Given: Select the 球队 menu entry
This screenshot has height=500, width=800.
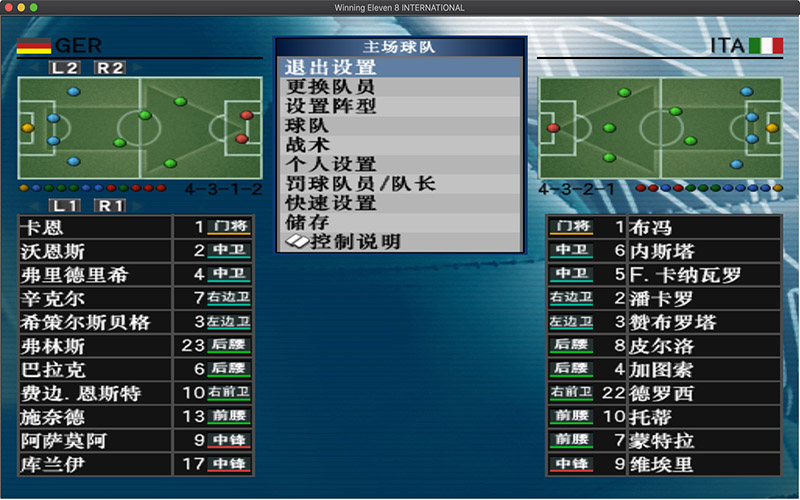Looking at the screenshot, I should click(x=400, y=126).
